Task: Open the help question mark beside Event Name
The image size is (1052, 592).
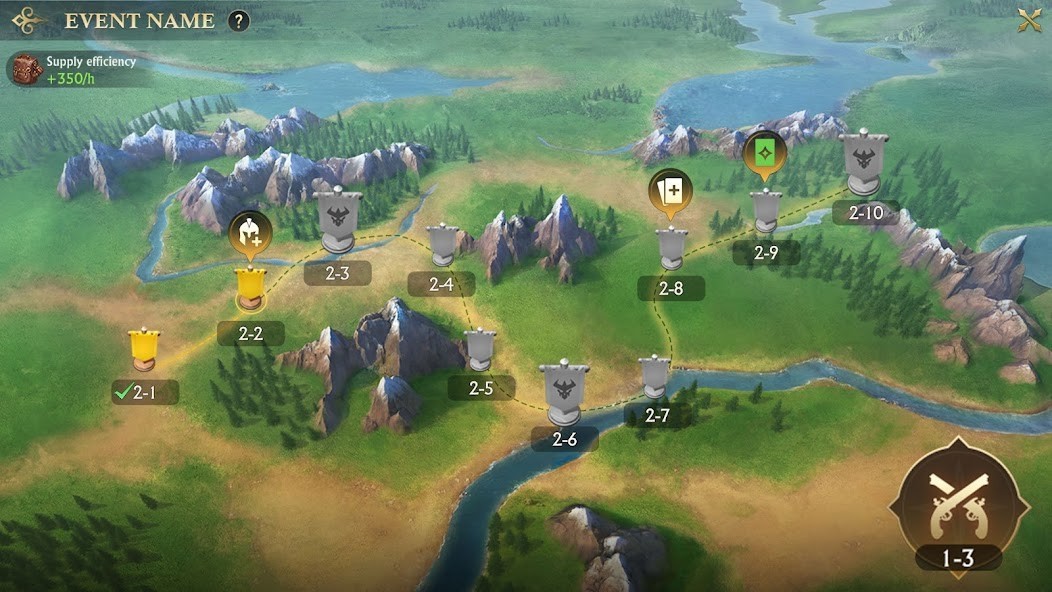Action: pyautogui.click(x=238, y=20)
